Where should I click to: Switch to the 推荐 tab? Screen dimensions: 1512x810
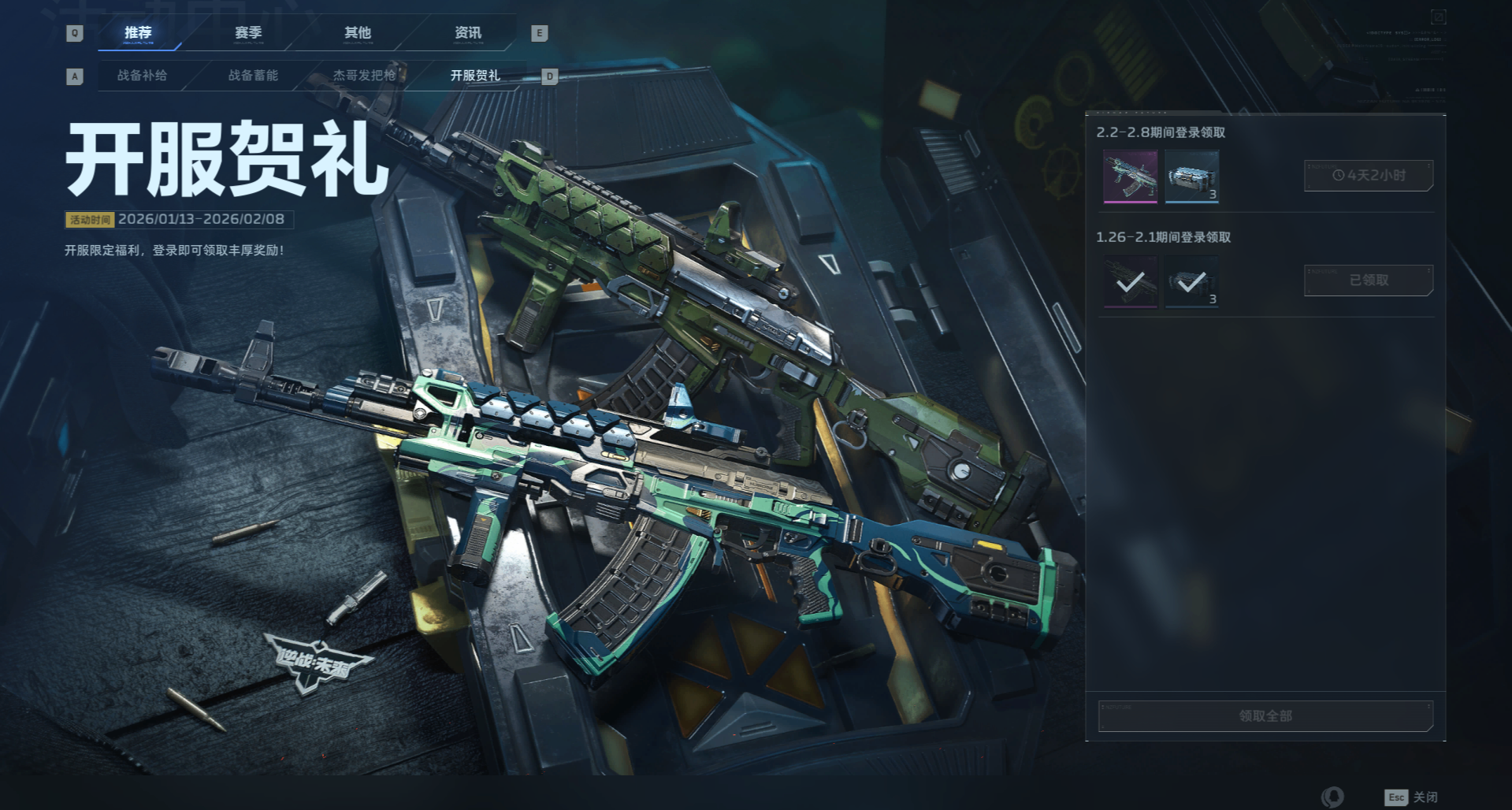coord(138,33)
